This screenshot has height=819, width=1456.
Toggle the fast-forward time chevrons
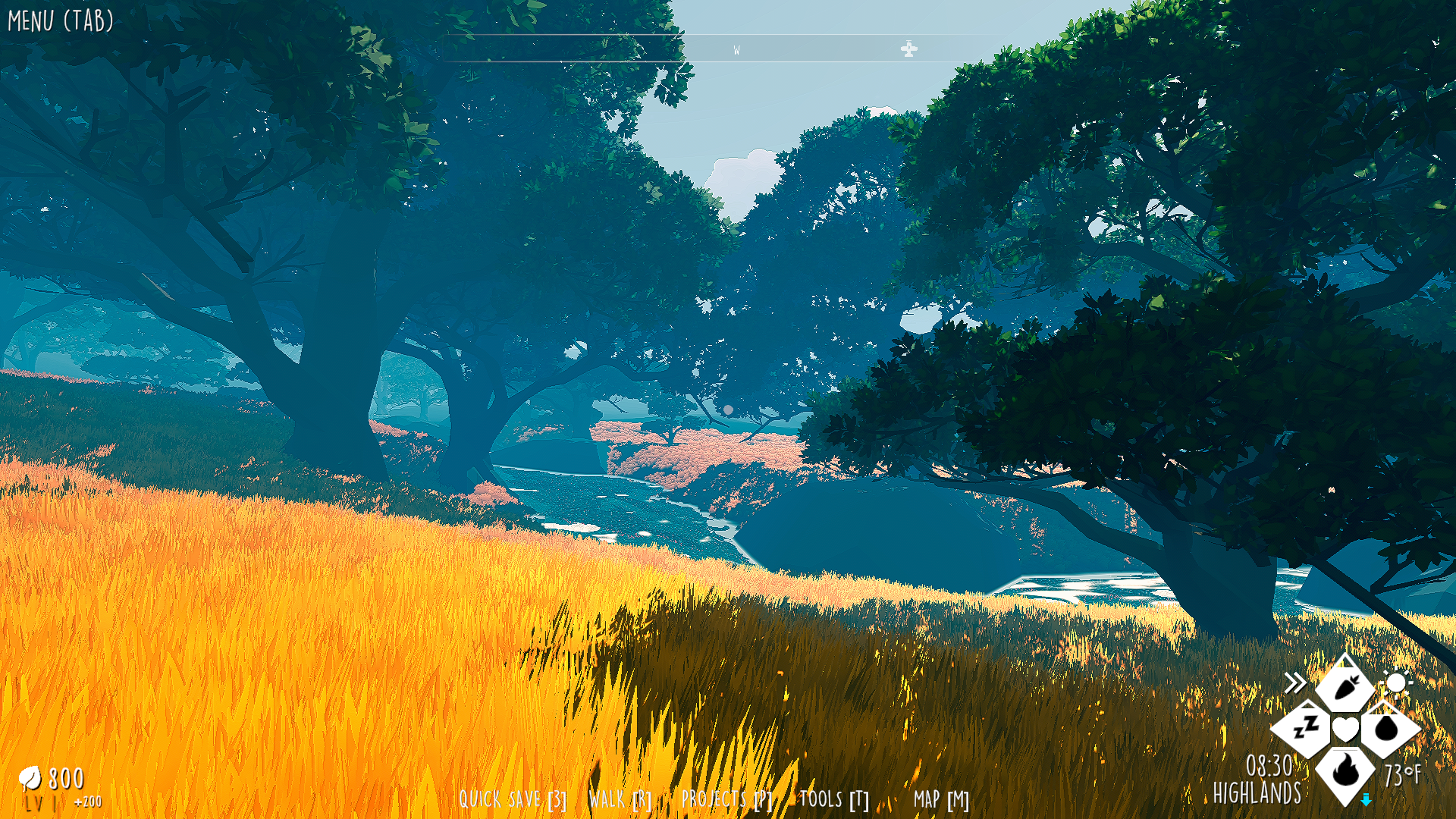(1295, 682)
